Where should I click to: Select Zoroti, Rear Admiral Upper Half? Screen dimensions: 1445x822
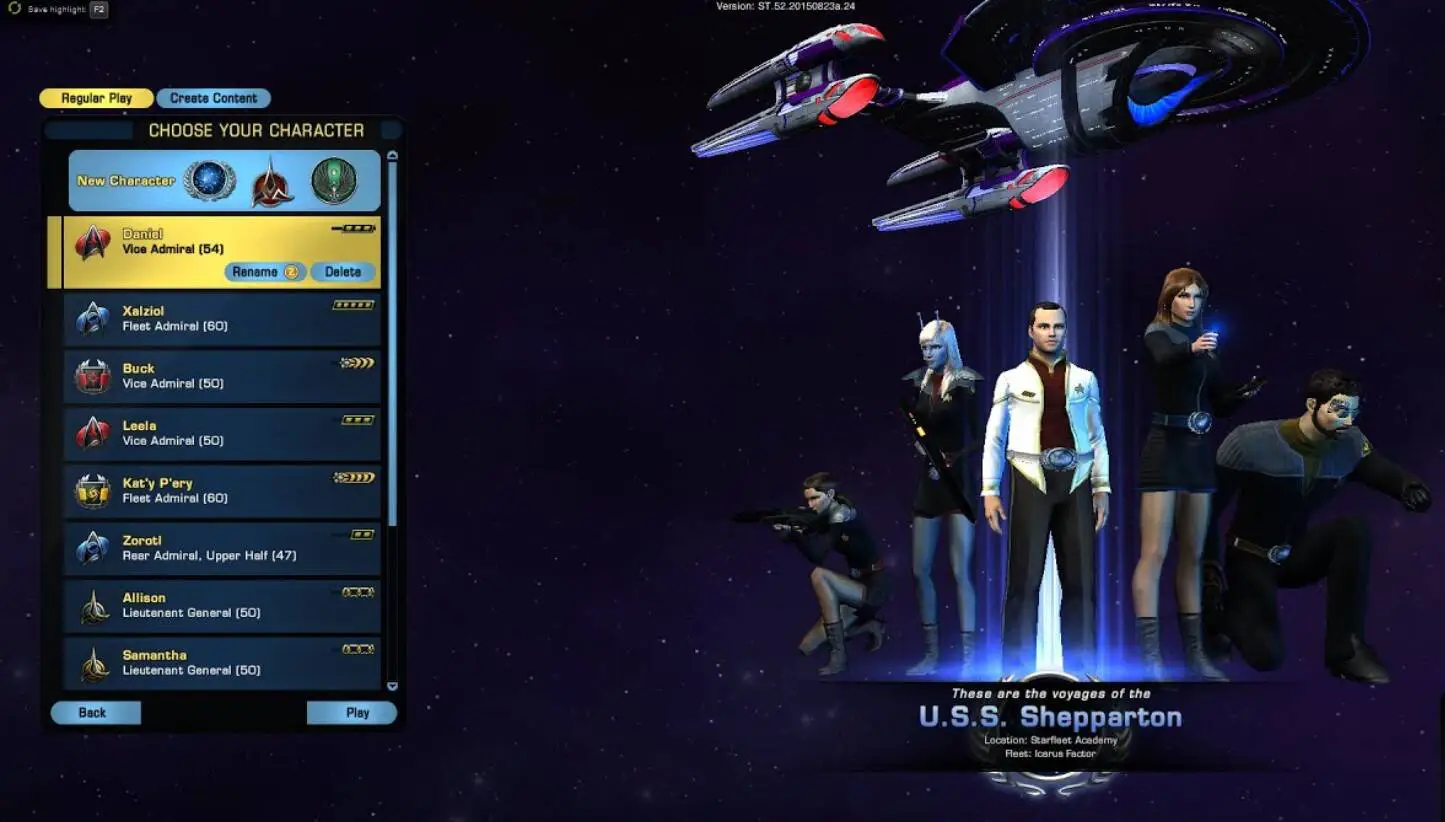pyautogui.click(x=220, y=547)
